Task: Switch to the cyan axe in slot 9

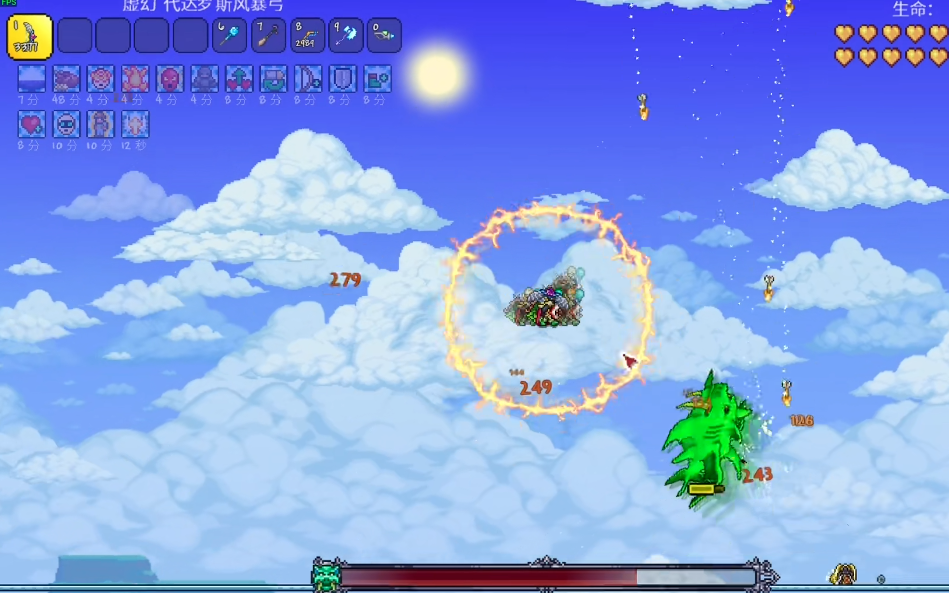Action: (346, 36)
